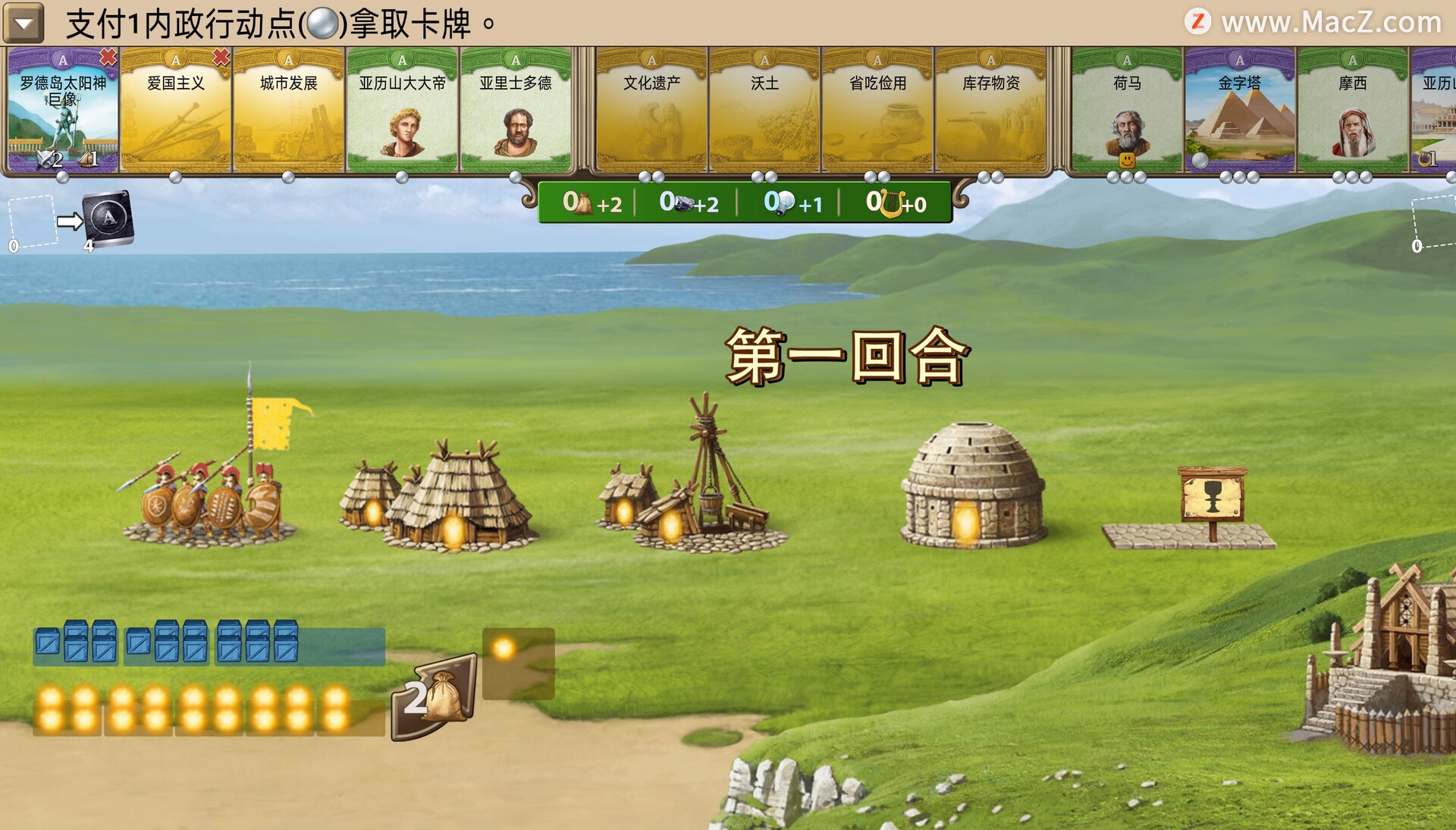Select the 亚里士多德 leader card
The width and height of the screenshot is (1456, 830).
click(x=516, y=111)
